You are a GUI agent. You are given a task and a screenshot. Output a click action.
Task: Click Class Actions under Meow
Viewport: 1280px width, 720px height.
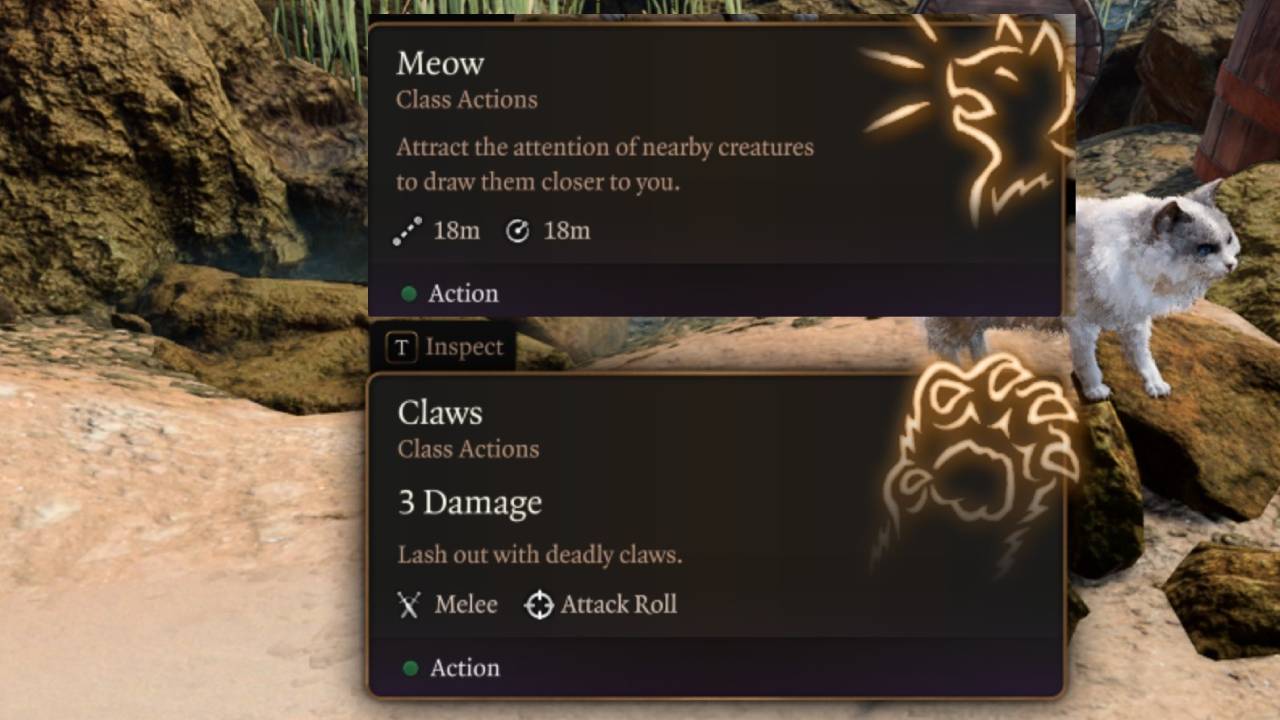click(x=466, y=99)
